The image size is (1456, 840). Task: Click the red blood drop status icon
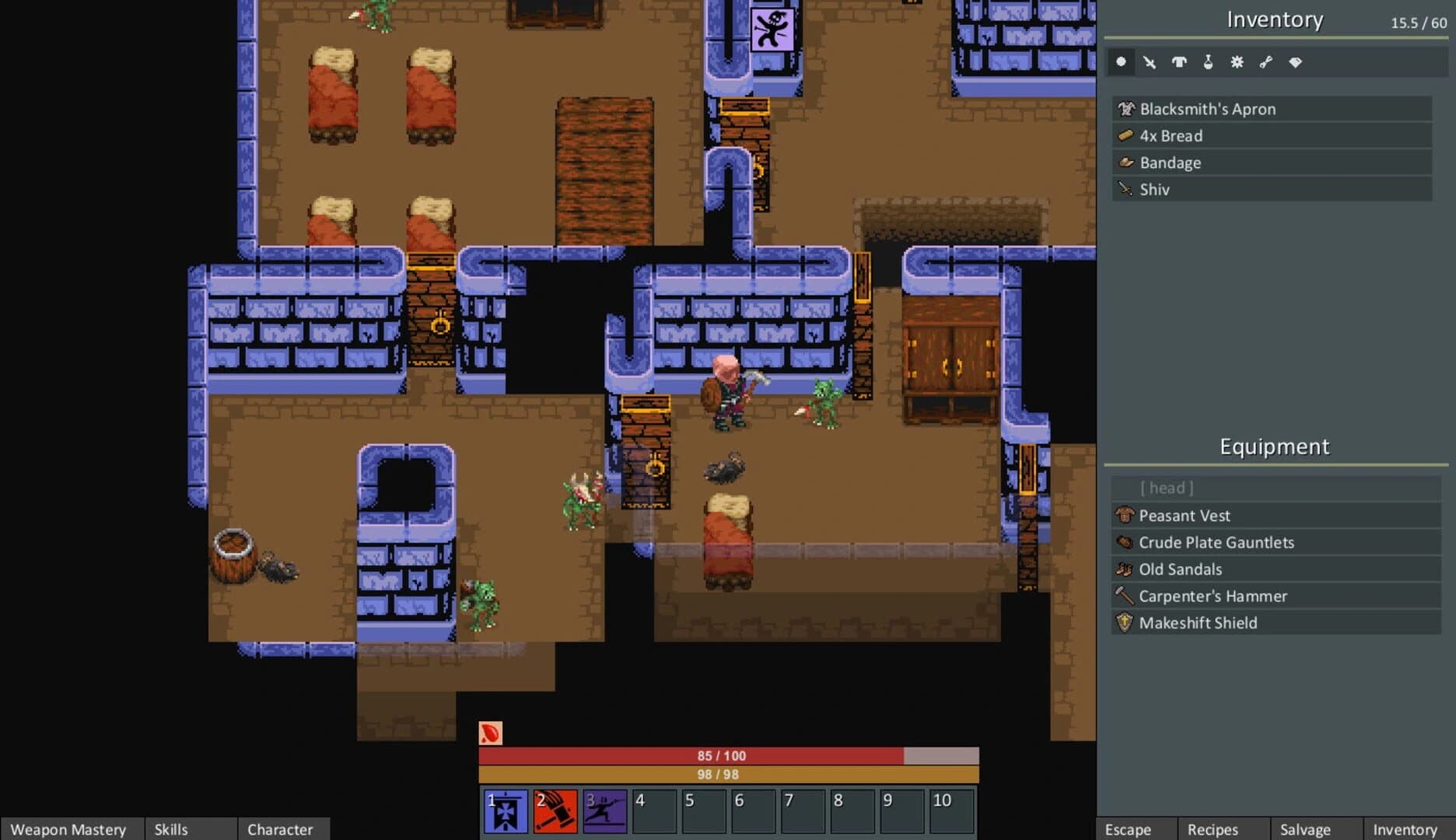pos(491,733)
